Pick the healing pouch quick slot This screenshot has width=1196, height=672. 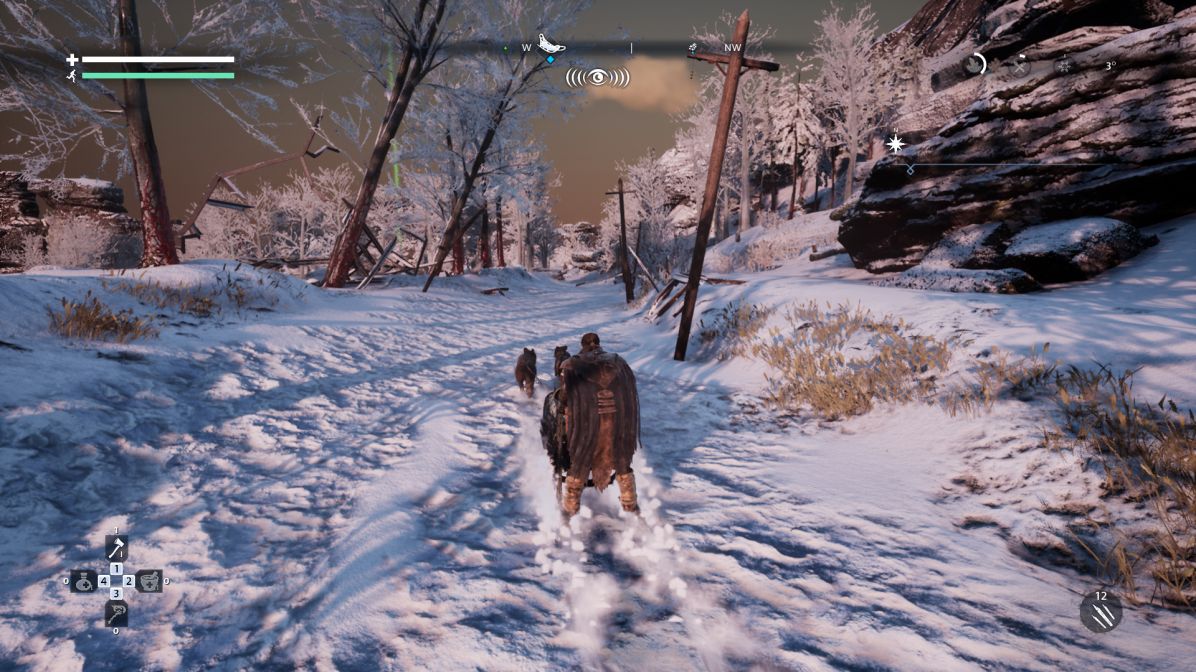(84, 580)
